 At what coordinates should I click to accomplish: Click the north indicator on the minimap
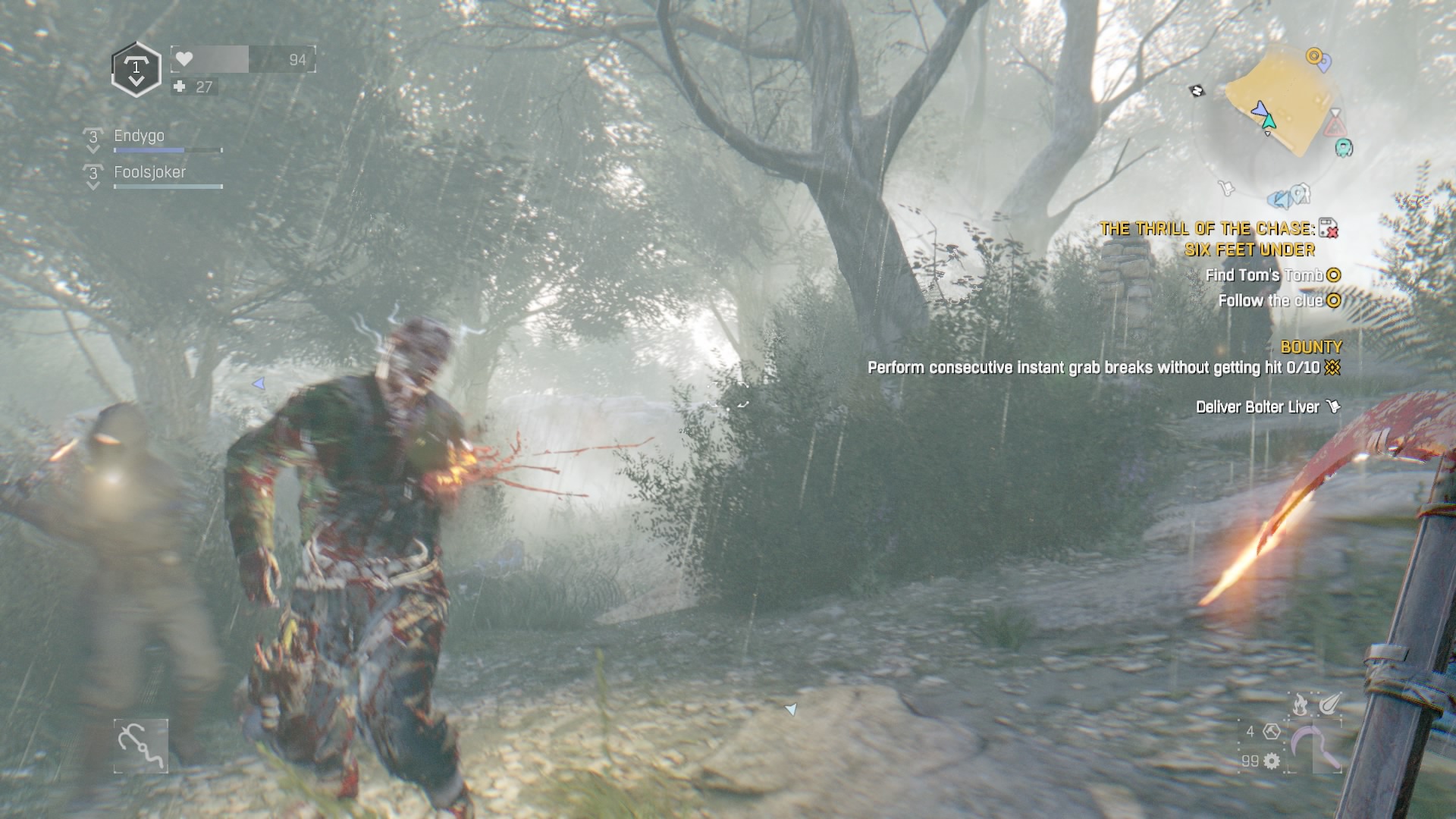[1197, 91]
